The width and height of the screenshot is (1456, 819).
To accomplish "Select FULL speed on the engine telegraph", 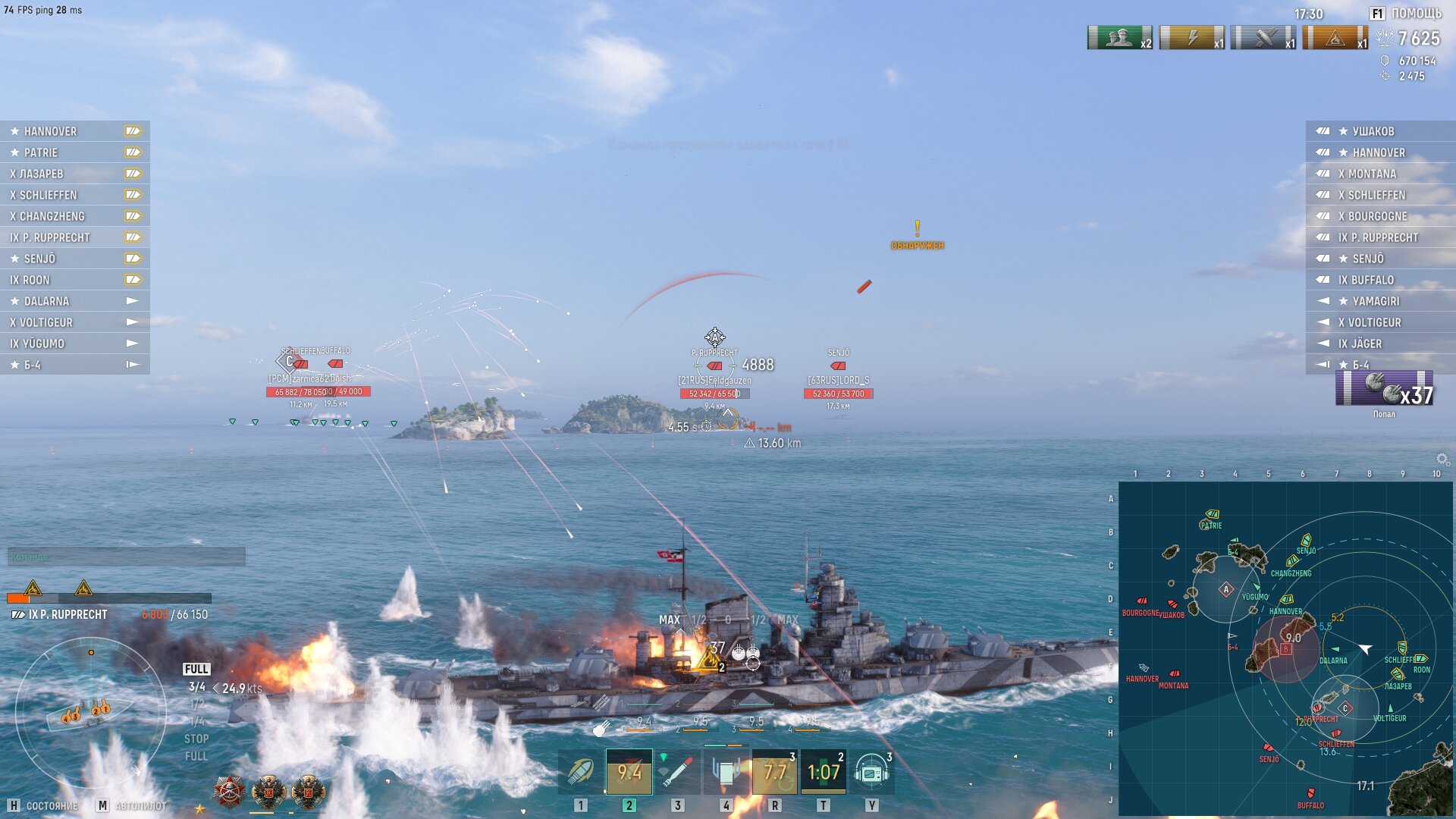I will (196, 669).
